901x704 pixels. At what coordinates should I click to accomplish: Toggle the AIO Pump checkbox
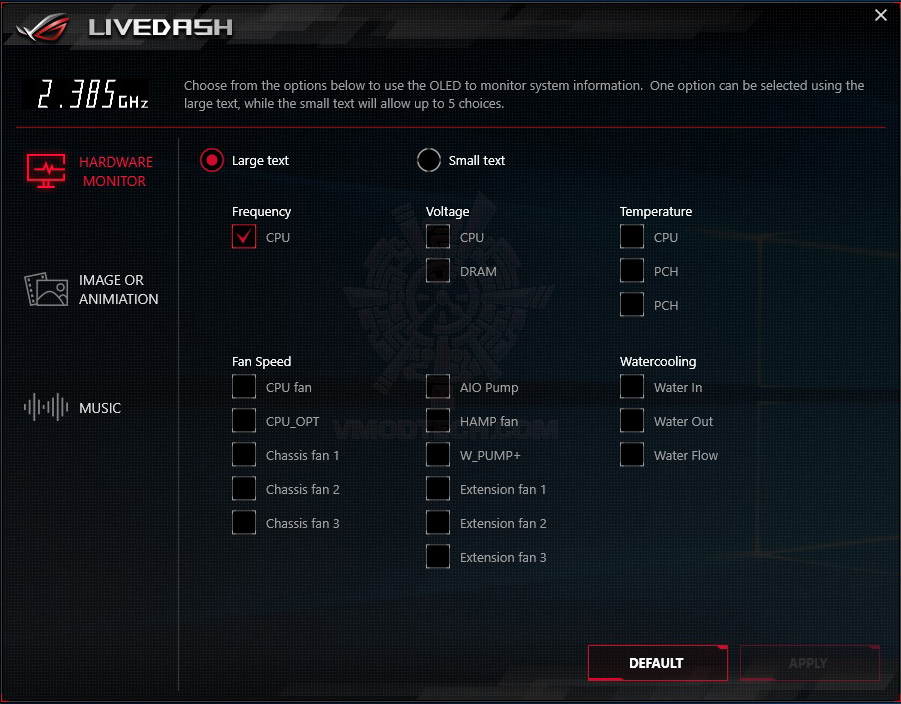coord(438,387)
